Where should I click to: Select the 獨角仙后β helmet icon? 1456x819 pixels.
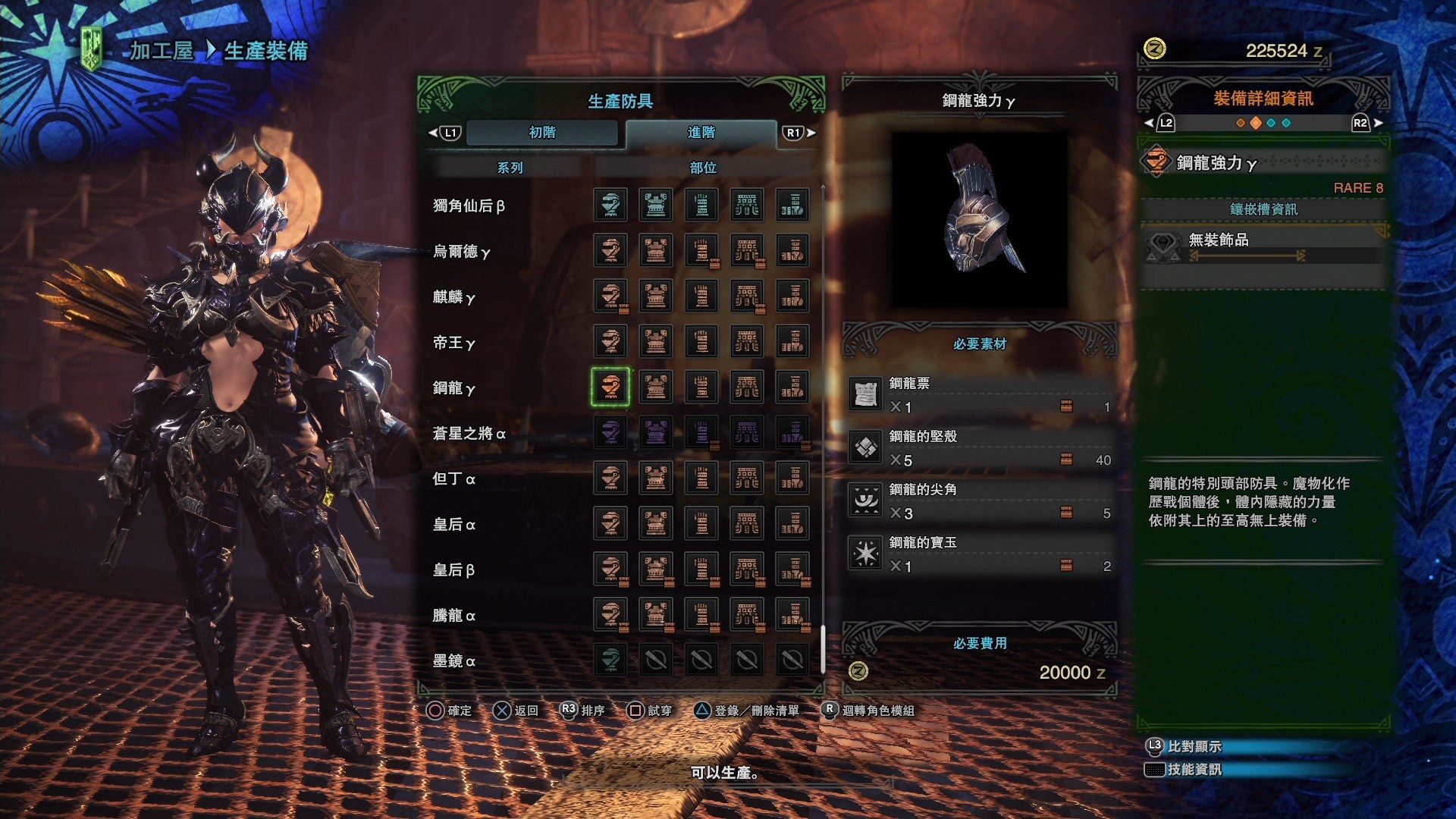[610, 205]
